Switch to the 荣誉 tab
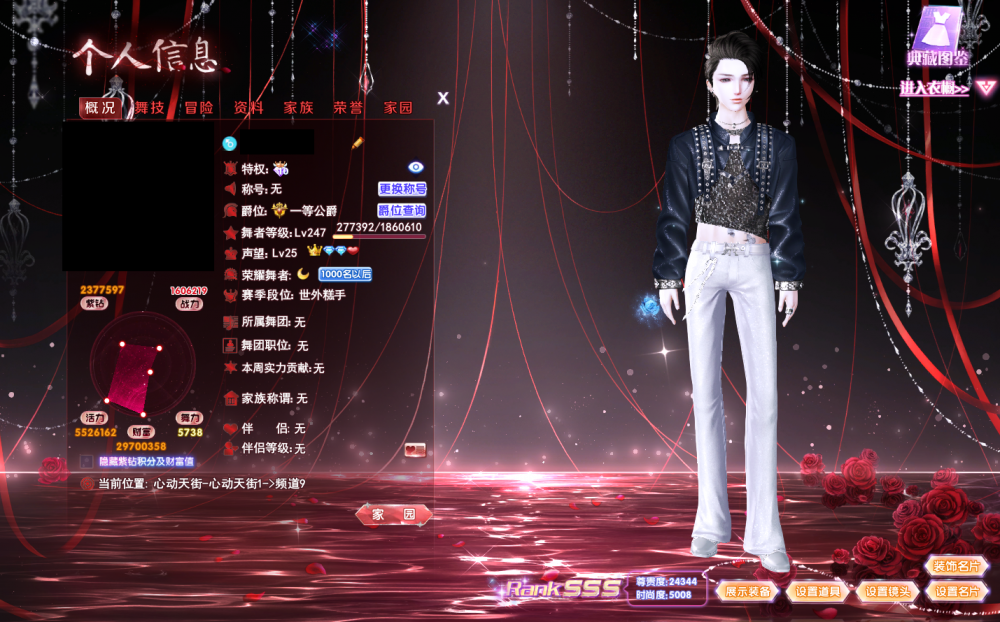The image size is (1000, 622). pyautogui.click(x=348, y=108)
